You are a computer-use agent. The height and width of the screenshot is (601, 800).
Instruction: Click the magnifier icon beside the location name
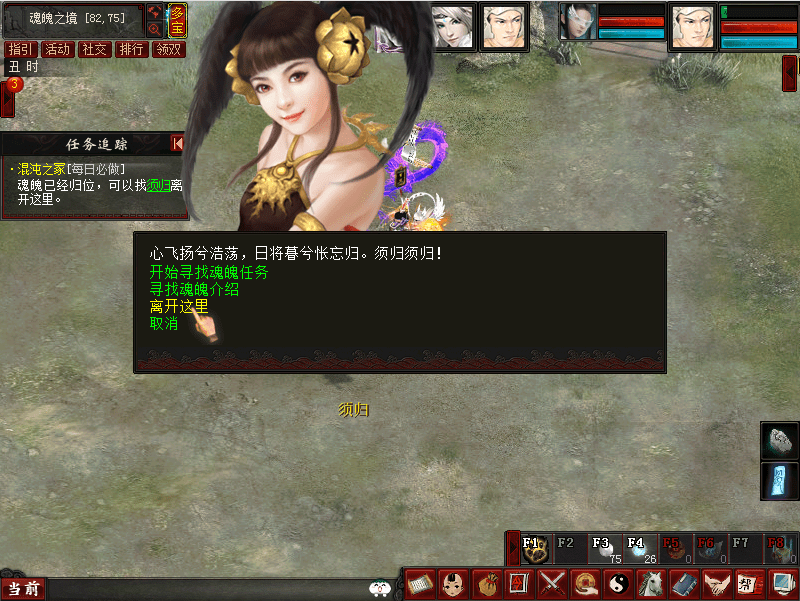[154, 29]
